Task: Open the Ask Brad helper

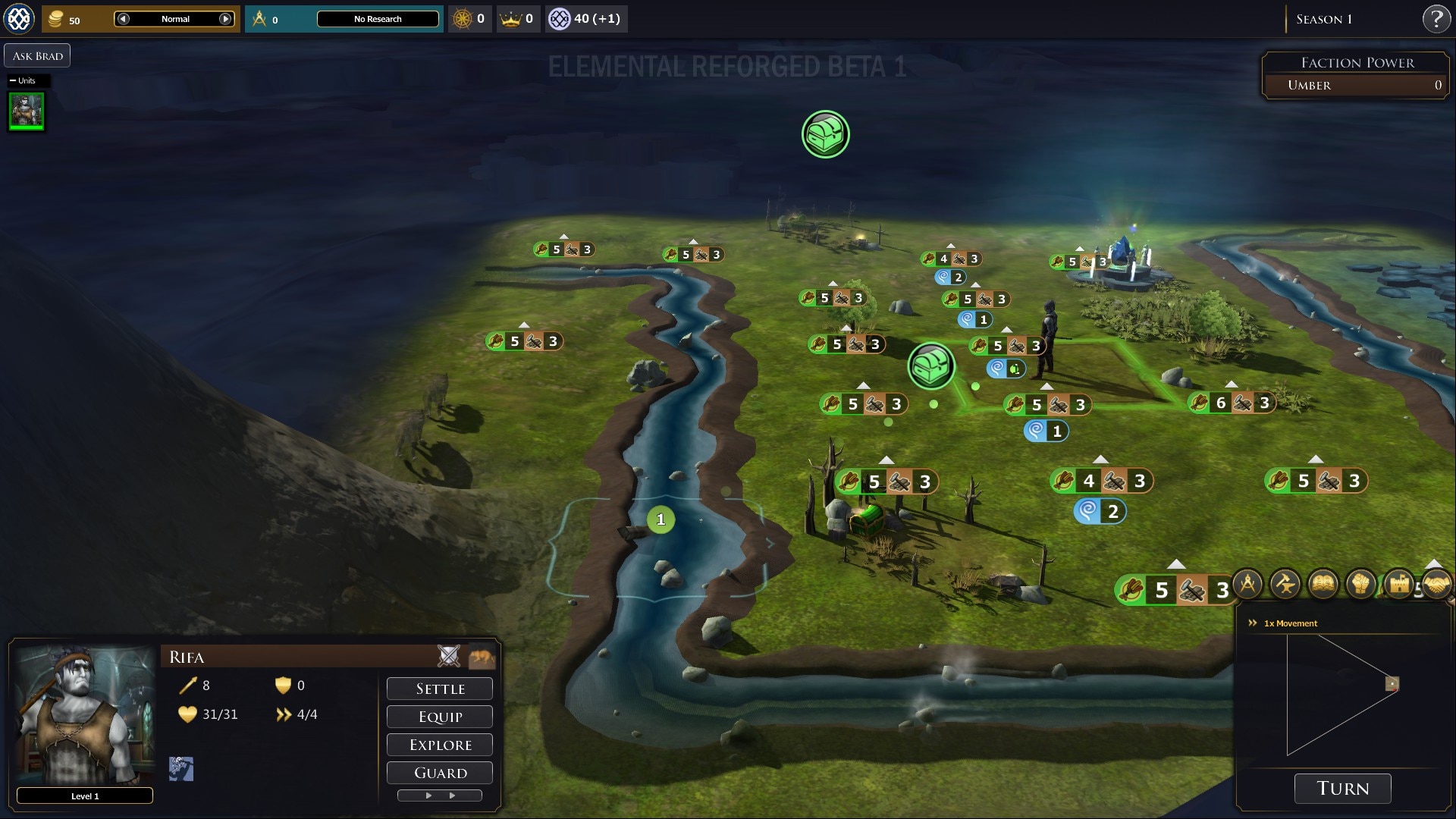Action: pyautogui.click(x=37, y=56)
